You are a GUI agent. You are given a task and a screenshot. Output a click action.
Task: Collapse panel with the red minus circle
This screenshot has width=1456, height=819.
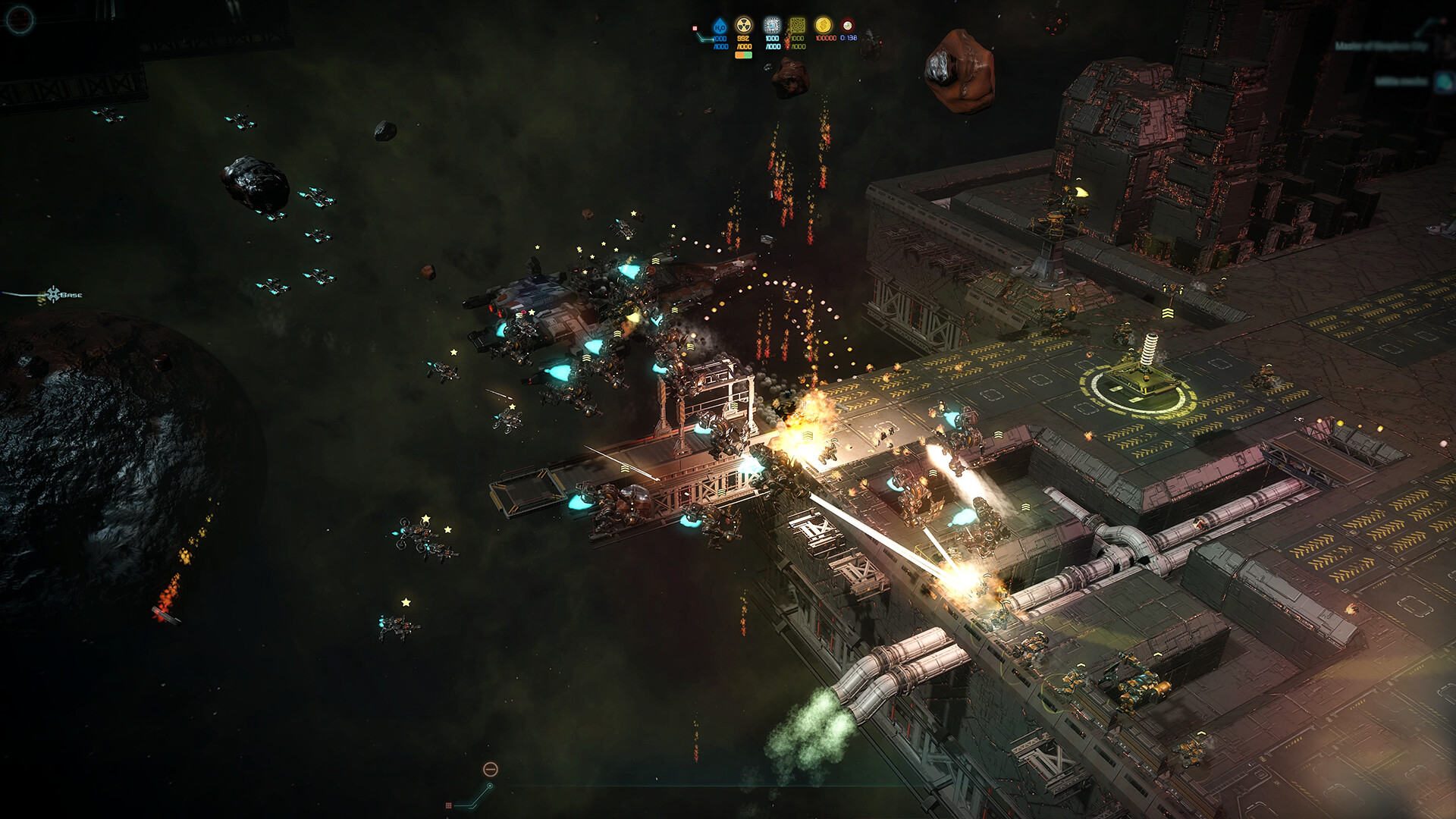tap(491, 770)
